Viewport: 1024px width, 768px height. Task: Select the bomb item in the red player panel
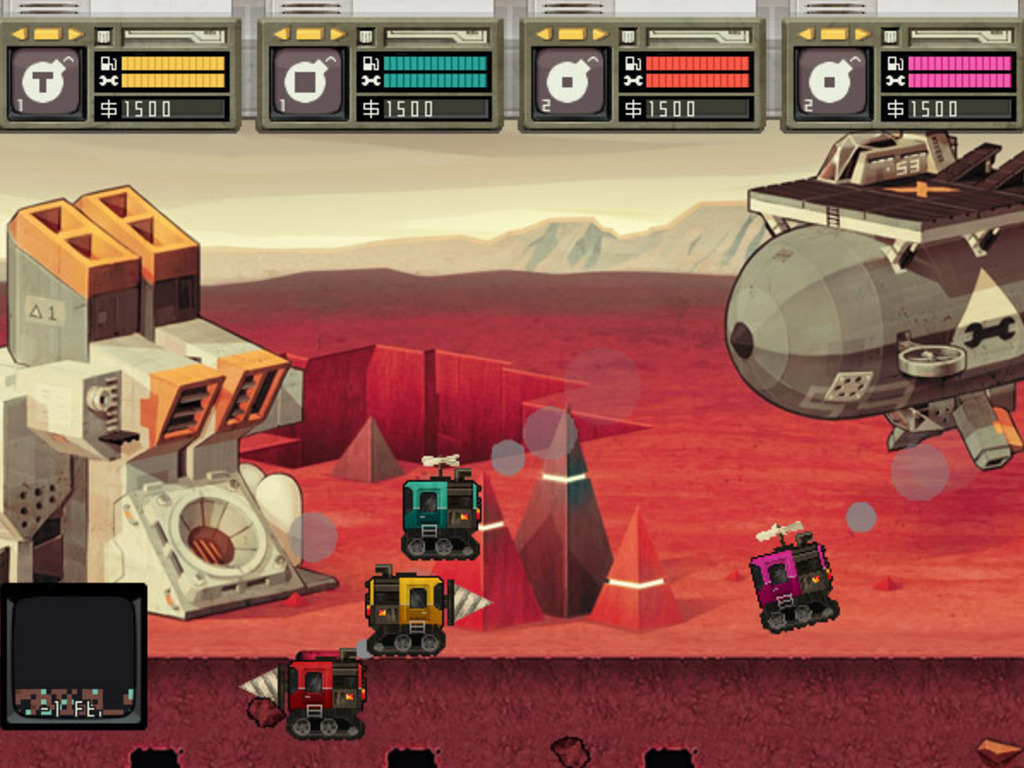pos(569,81)
